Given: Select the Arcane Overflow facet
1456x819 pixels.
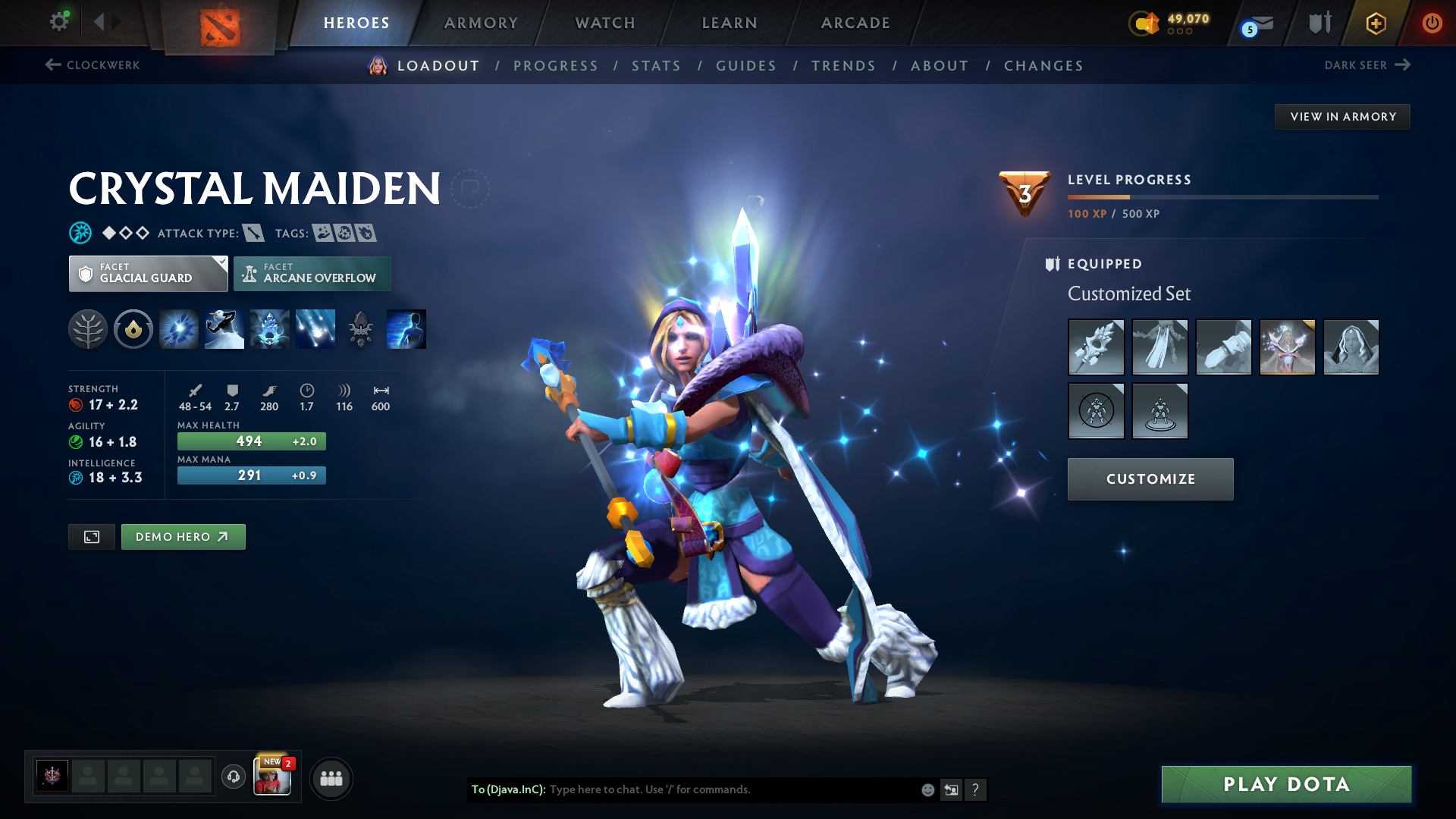Looking at the screenshot, I should point(312,274).
